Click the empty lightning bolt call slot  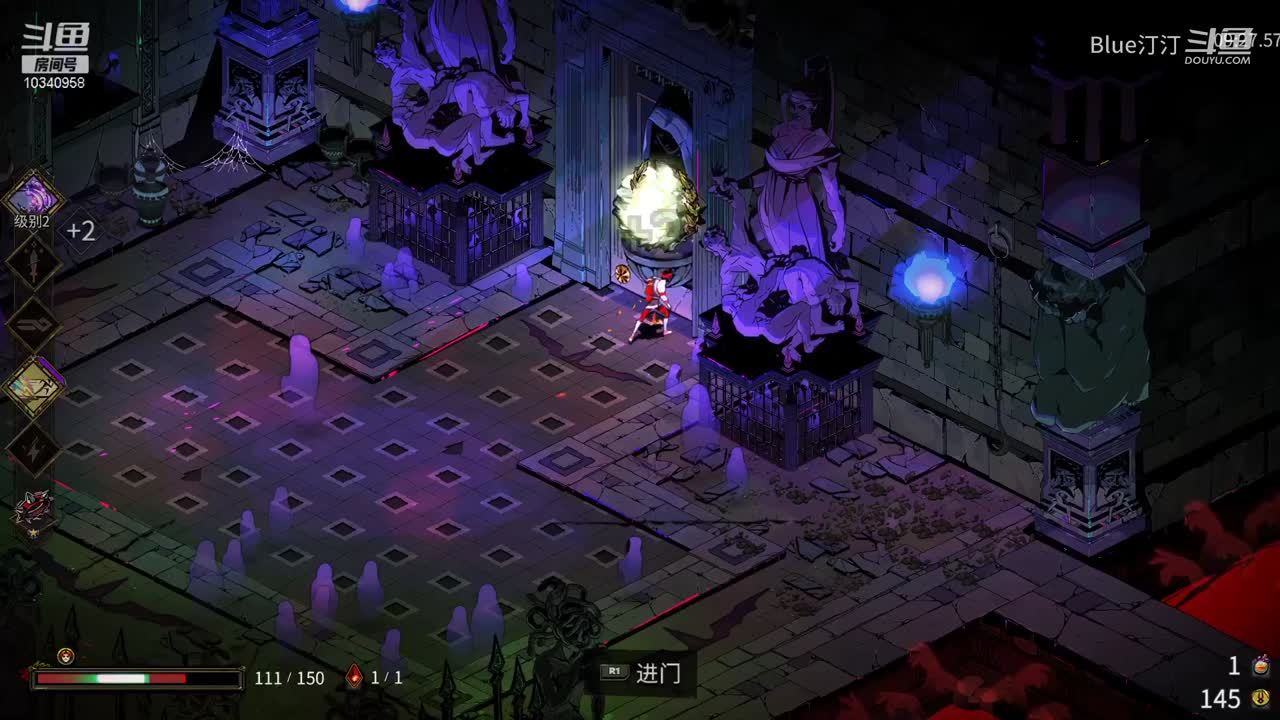(x=33, y=448)
